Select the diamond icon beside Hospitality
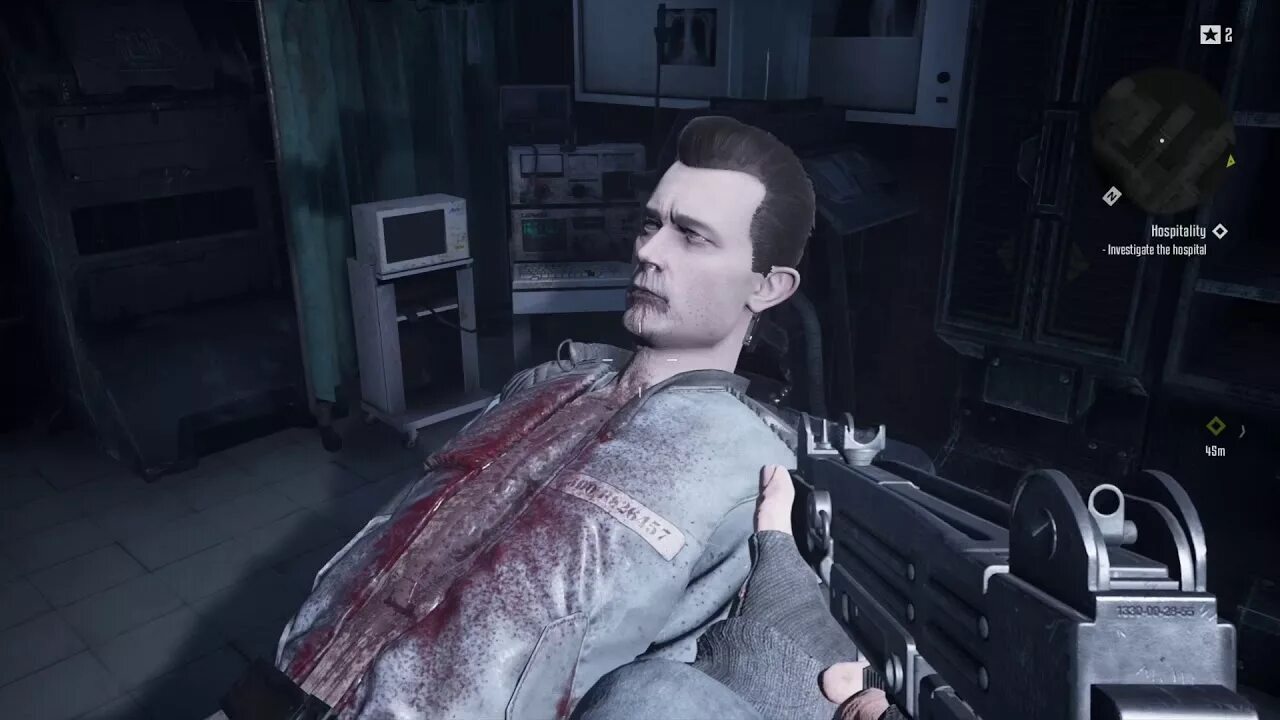This screenshot has width=1280, height=720. pyautogui.click(x=1219, y=231)
